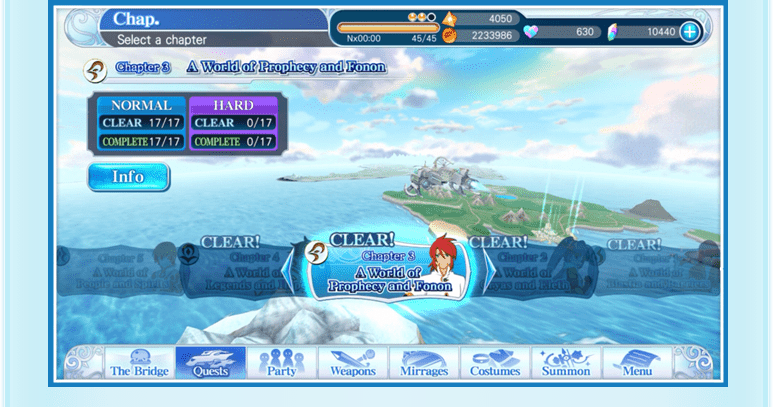Open The Bridge screen
The height and width of the screenshot is (407, 773).
pos(140,363)
